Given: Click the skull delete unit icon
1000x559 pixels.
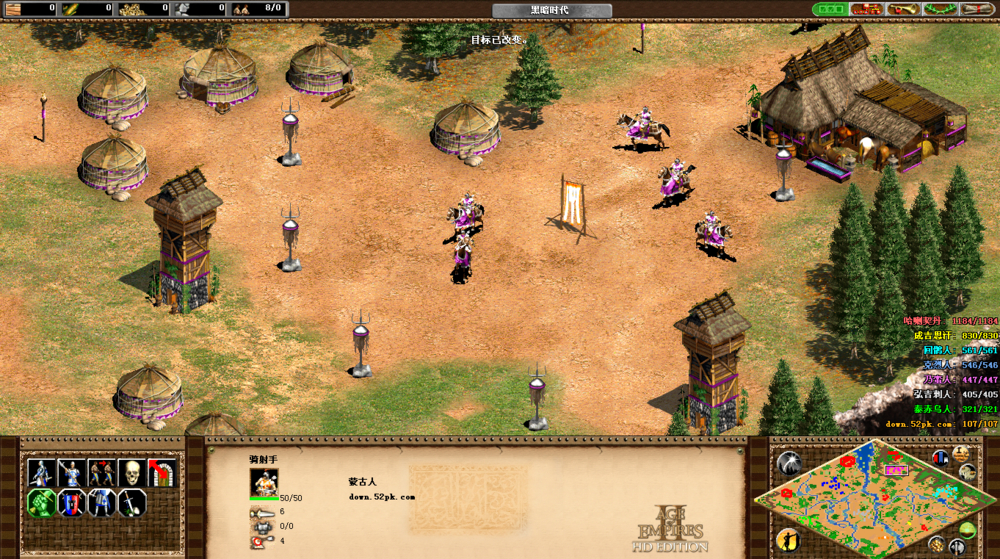Looking at the screenshot, I should 131,472.
